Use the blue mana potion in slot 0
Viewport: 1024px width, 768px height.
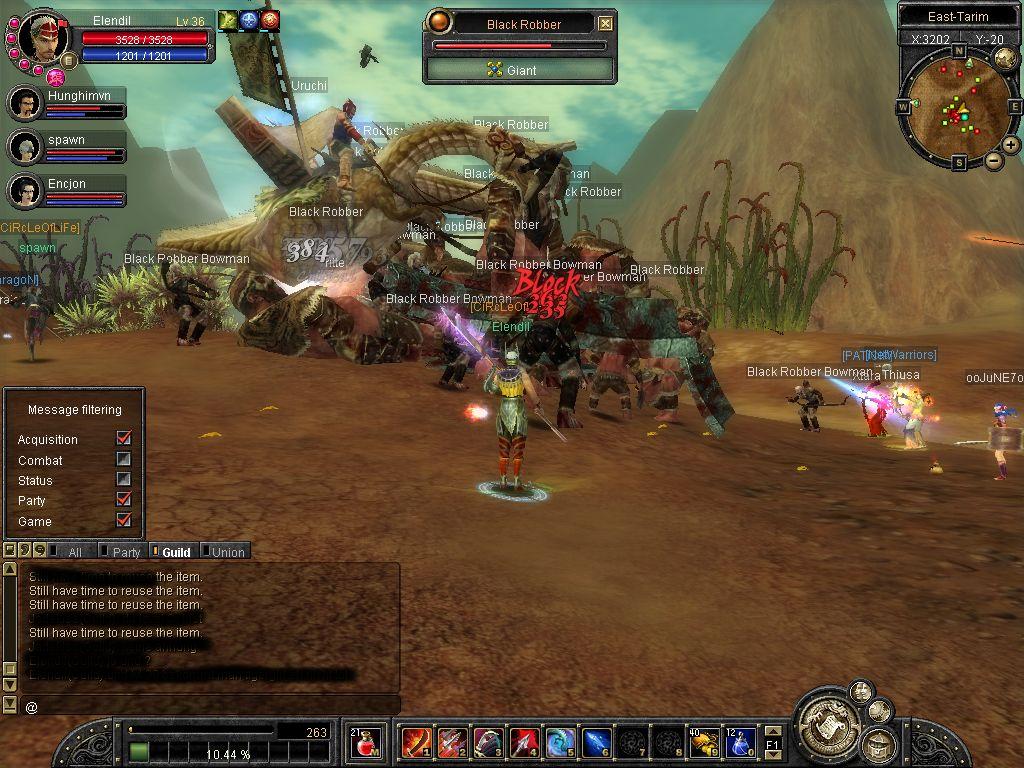click(x=740, y=744)
